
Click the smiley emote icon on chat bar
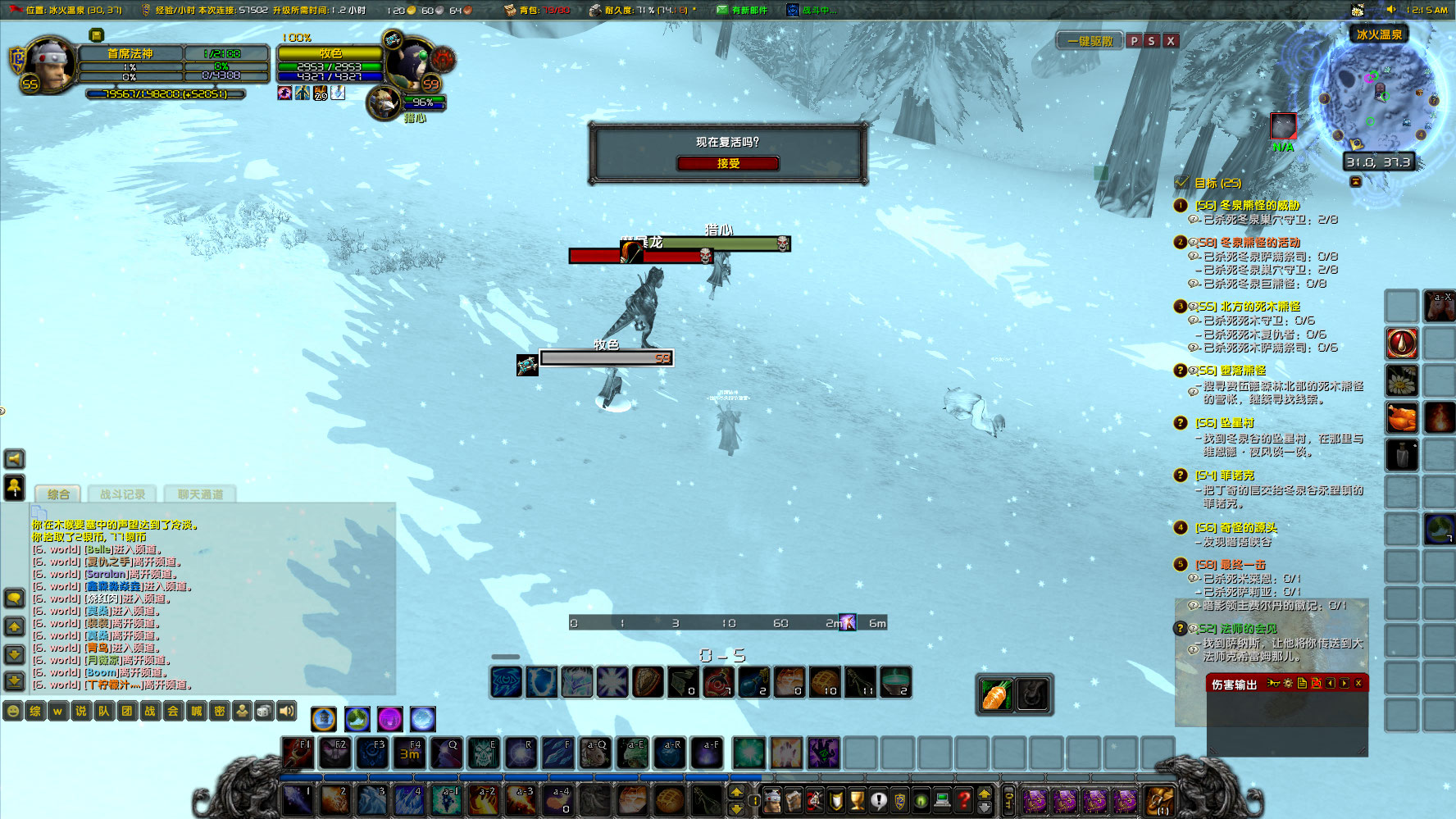pos(13,711)
